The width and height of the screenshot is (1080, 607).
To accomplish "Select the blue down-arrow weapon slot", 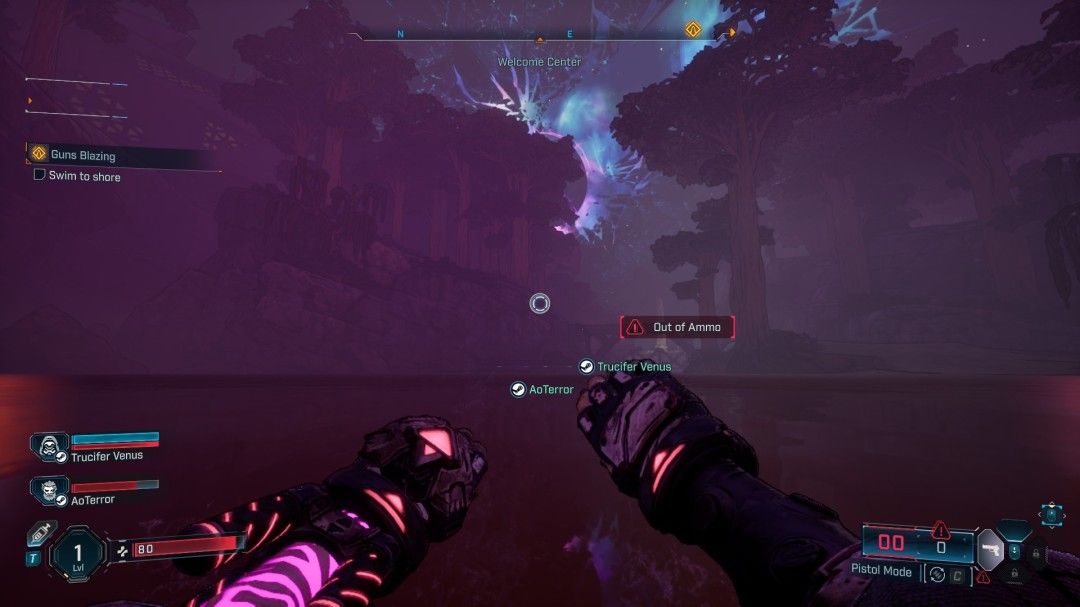I will pyautogui.click(x=1015, y=551).
